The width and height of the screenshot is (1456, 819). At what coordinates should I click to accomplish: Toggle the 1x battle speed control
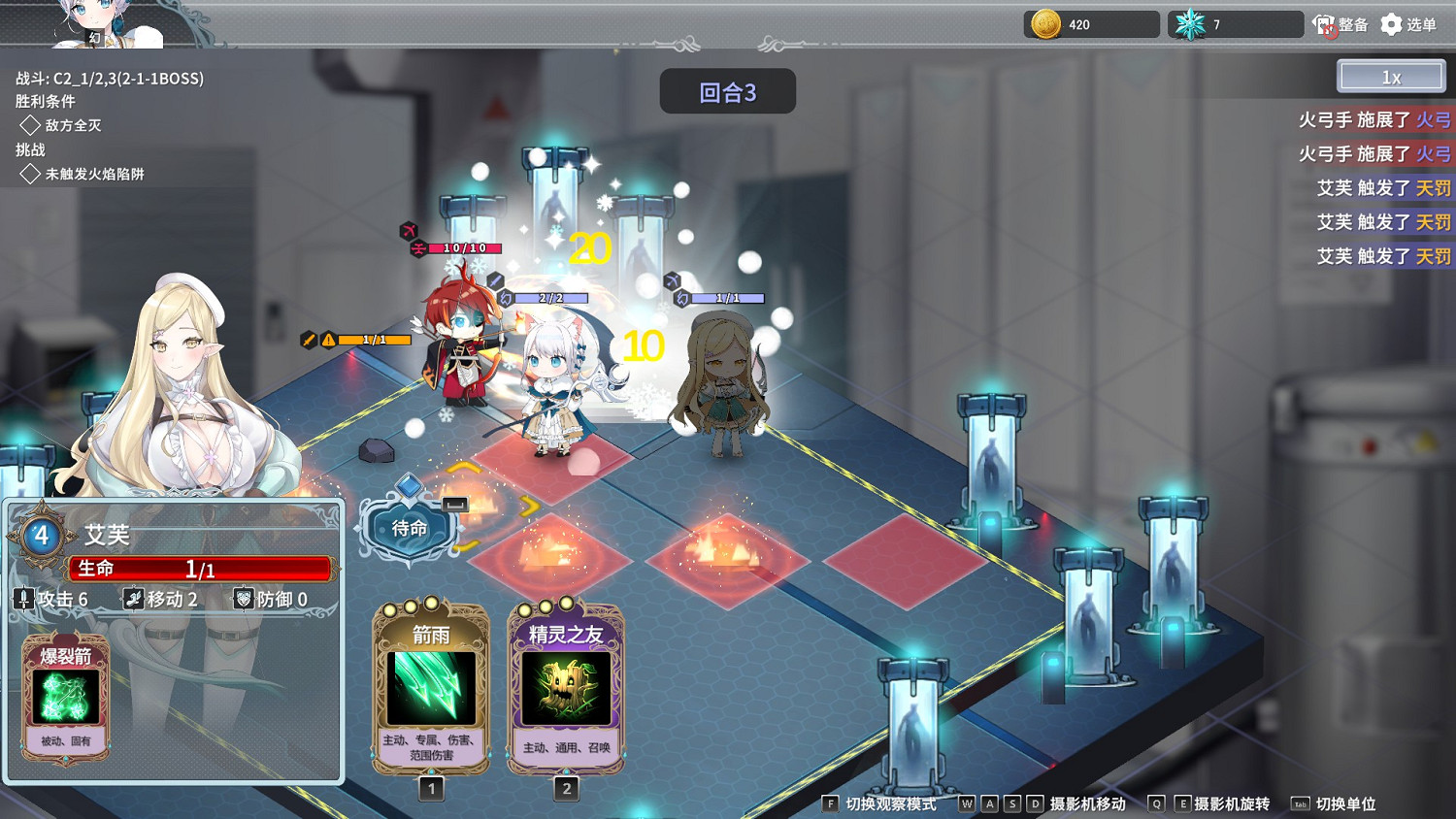click(x=1390, y=75)
